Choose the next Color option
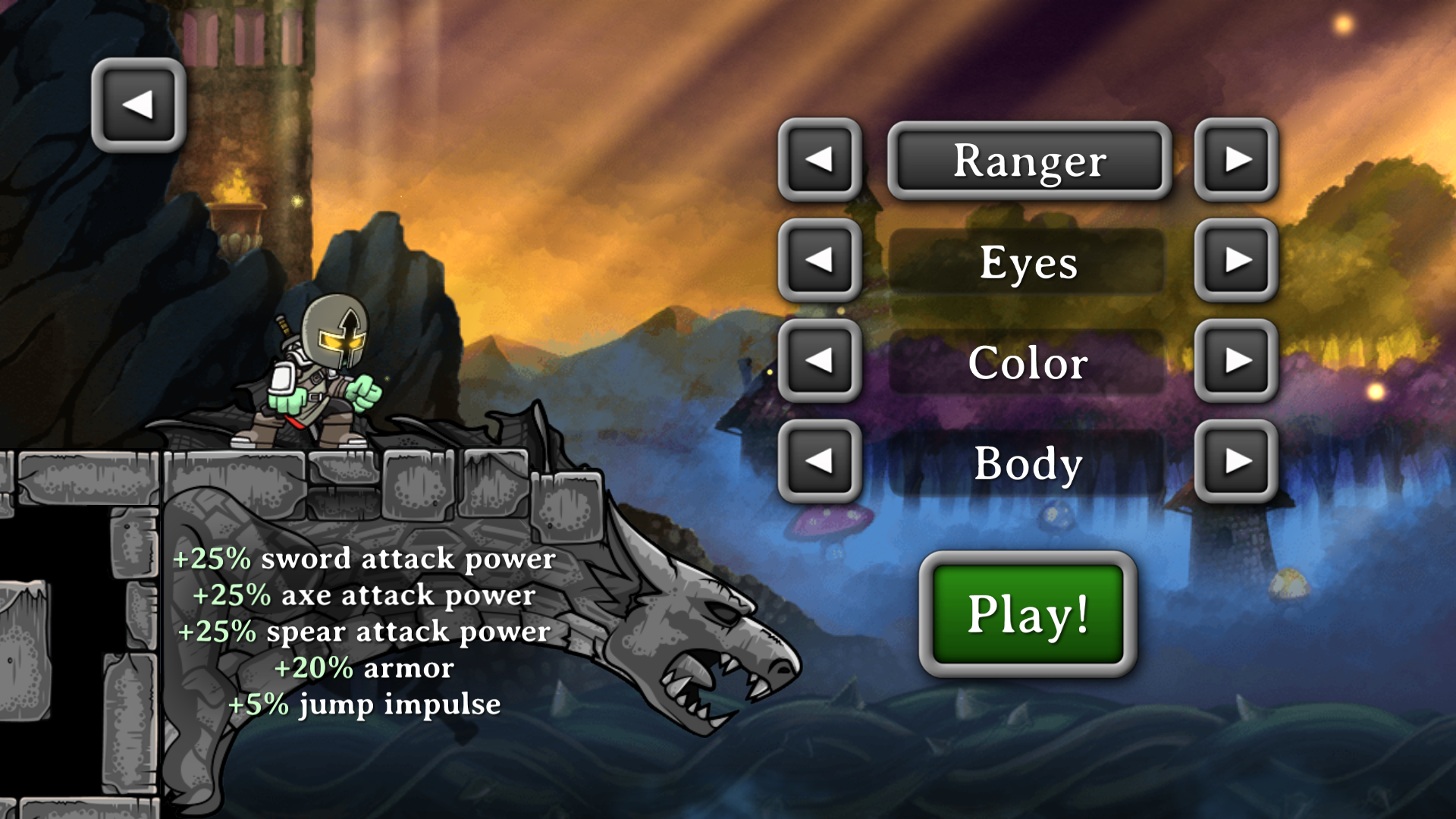 (1236, 360)
